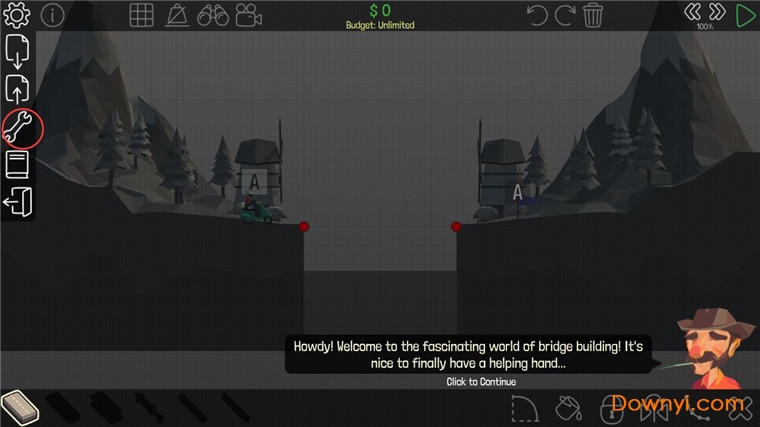
Task: Show the level info panel
Action: 52,15
